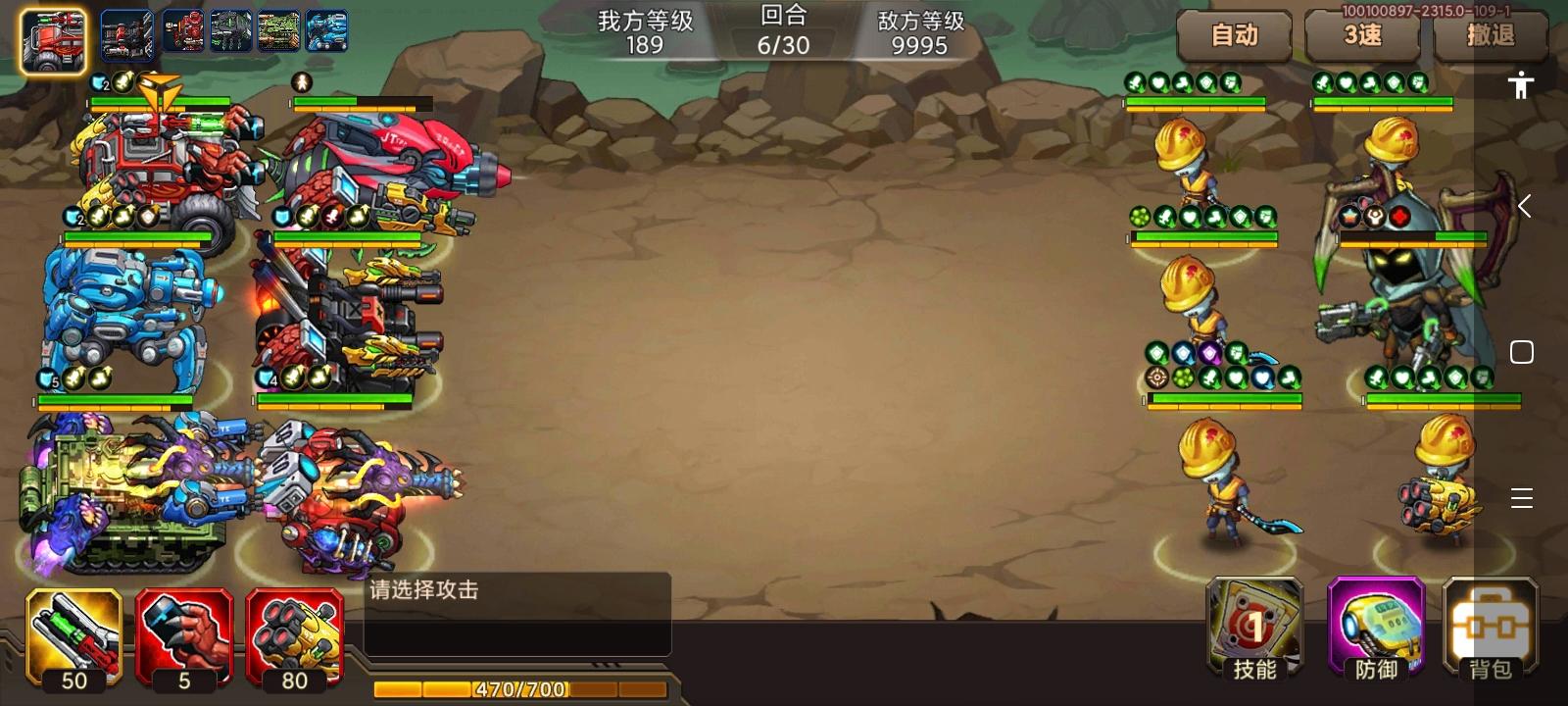Image resolution: width=1568 pixels, height=706 pixels.
Task: Toggle 自动 (Auto) battle mode
Action: click(1235, 37)
